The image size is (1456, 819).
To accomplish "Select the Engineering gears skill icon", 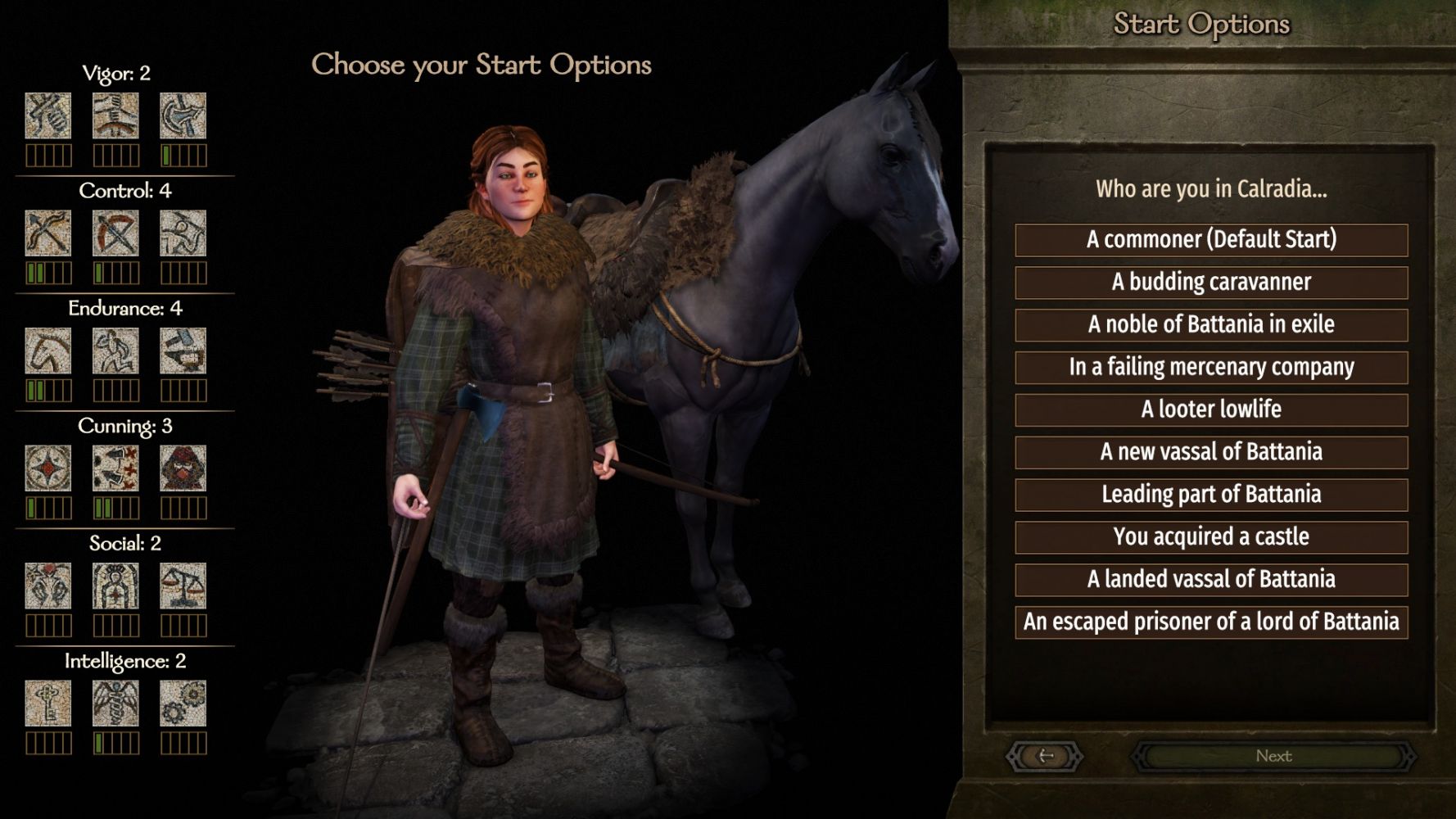I will [x=183, y=704].
